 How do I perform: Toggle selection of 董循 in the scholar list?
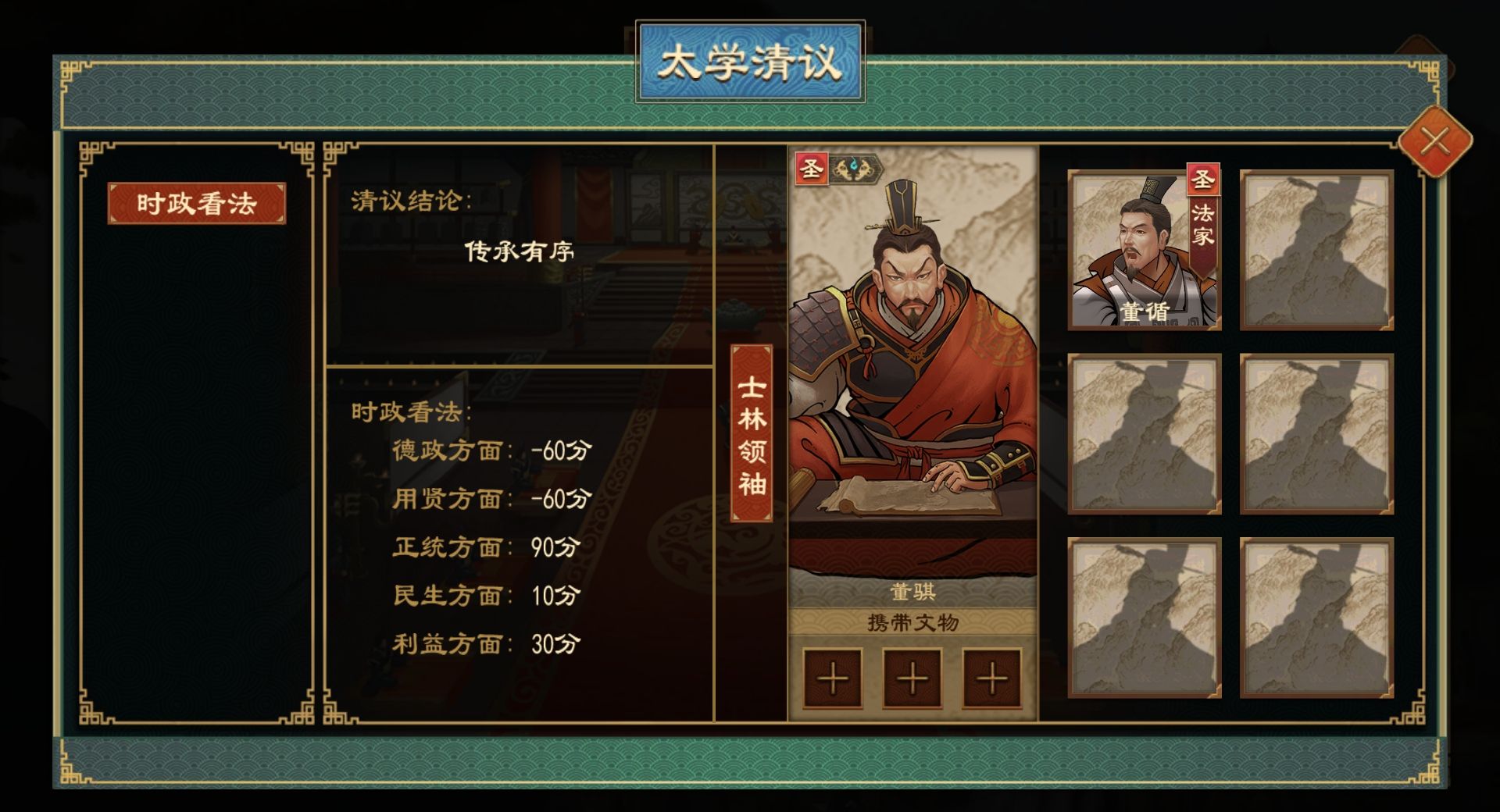(1143, 250)
